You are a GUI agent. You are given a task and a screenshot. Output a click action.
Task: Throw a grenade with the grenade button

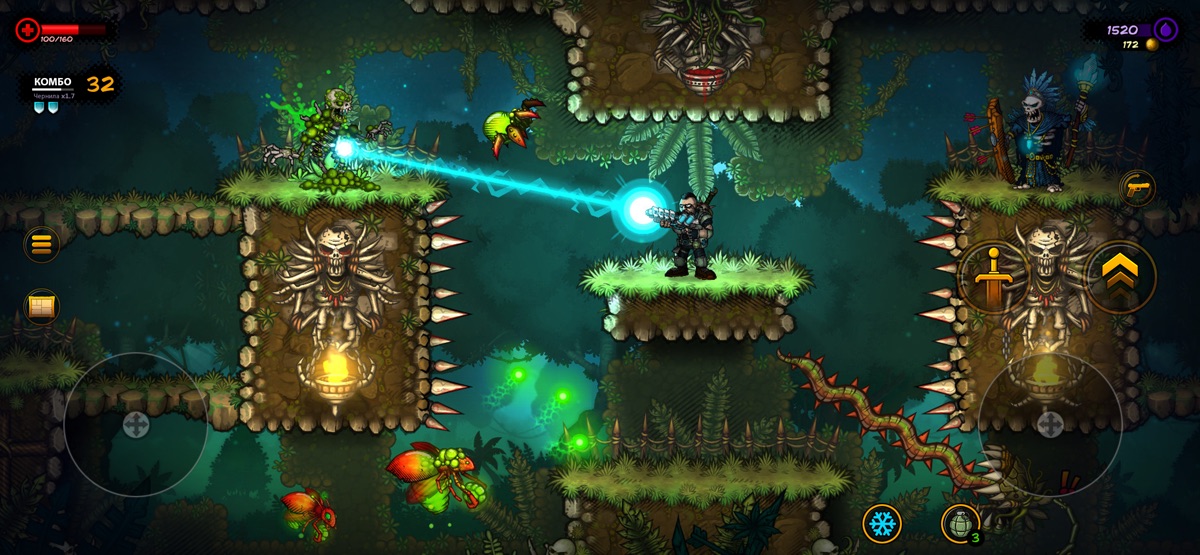959,523
